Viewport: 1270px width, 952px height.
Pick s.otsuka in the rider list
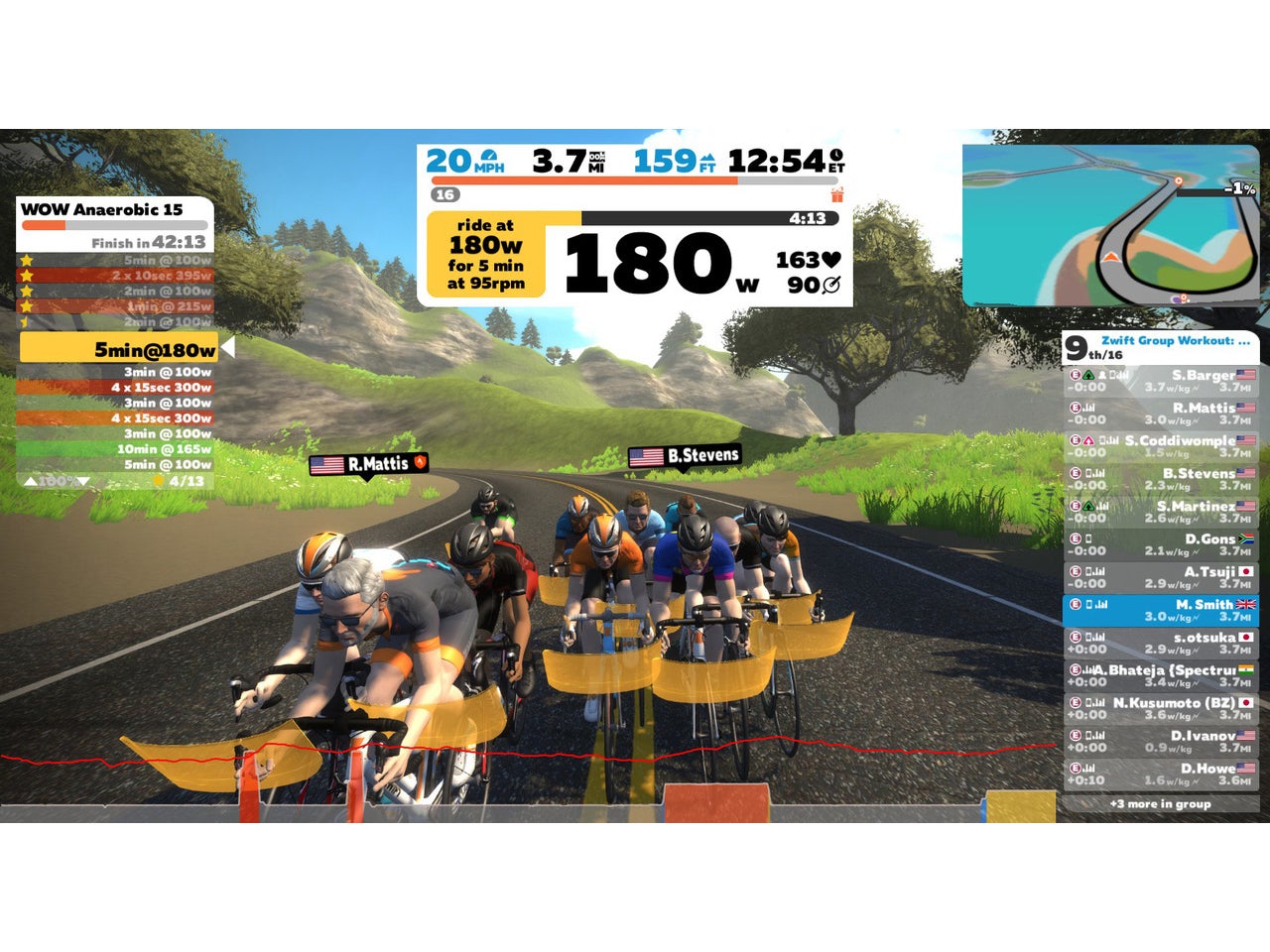pyautogui.click(x=1160, y=643)
